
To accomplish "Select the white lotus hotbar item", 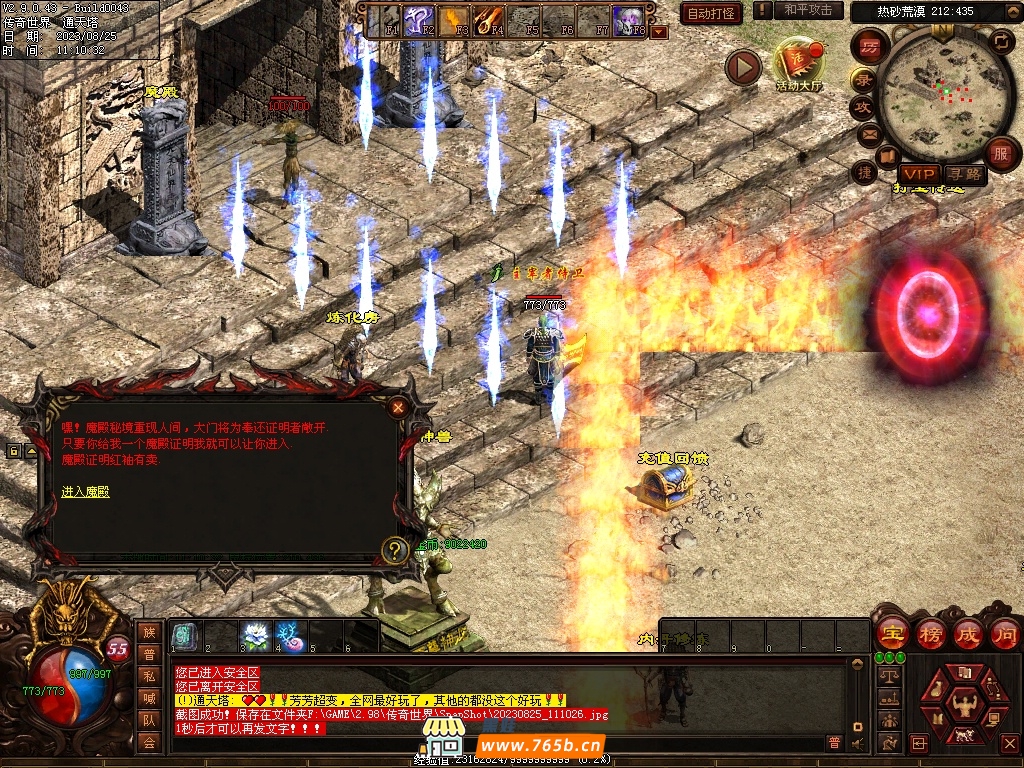I will pos(255,635).
